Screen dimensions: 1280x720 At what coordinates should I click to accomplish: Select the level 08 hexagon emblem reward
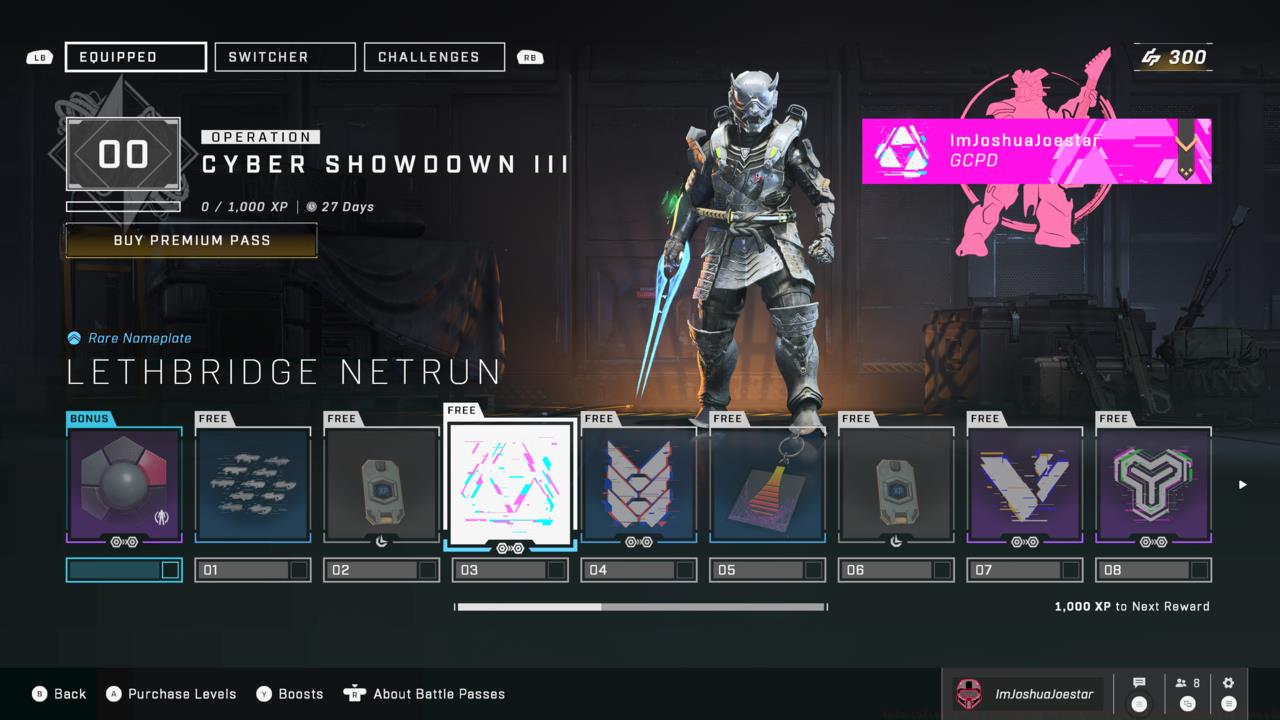(1154, 485)
